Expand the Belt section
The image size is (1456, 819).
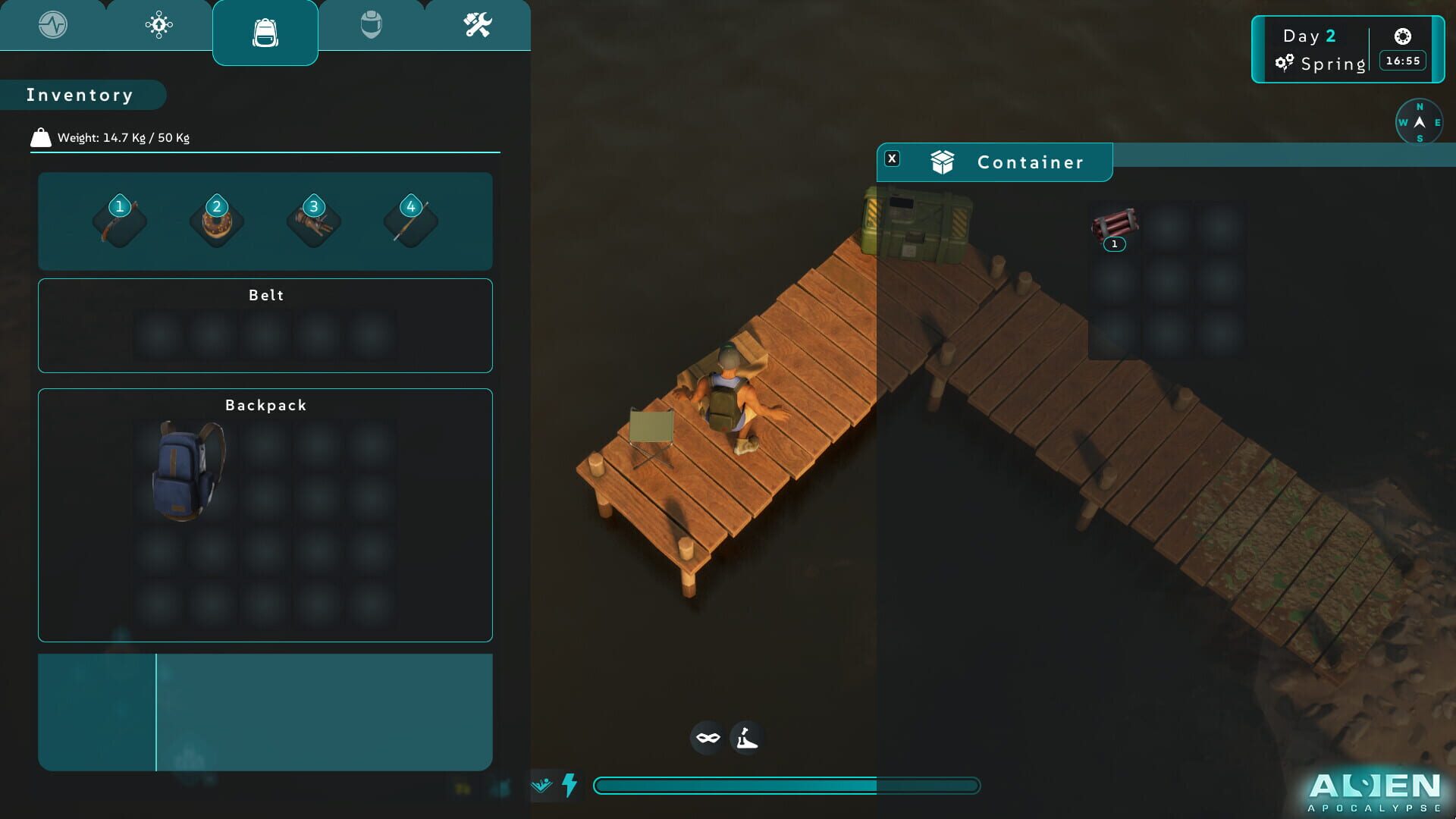click(265, 295)
